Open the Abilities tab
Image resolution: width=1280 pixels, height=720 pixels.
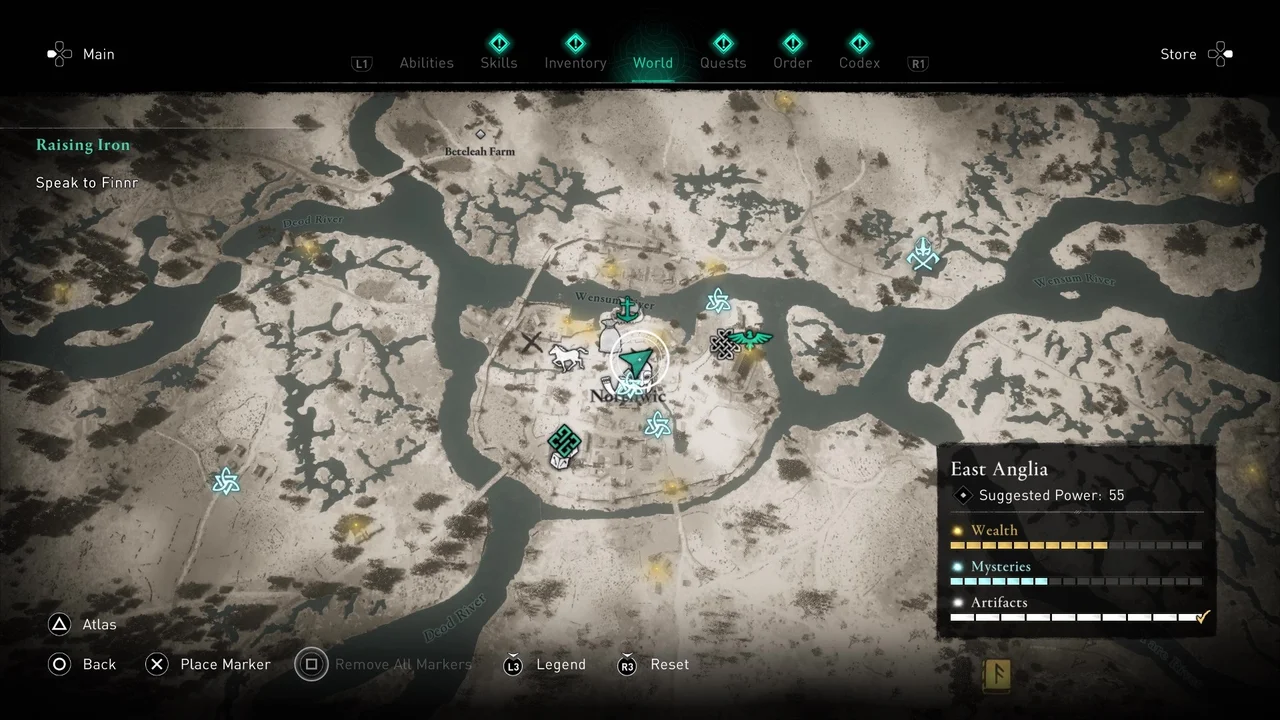click(x=426, y=63)
